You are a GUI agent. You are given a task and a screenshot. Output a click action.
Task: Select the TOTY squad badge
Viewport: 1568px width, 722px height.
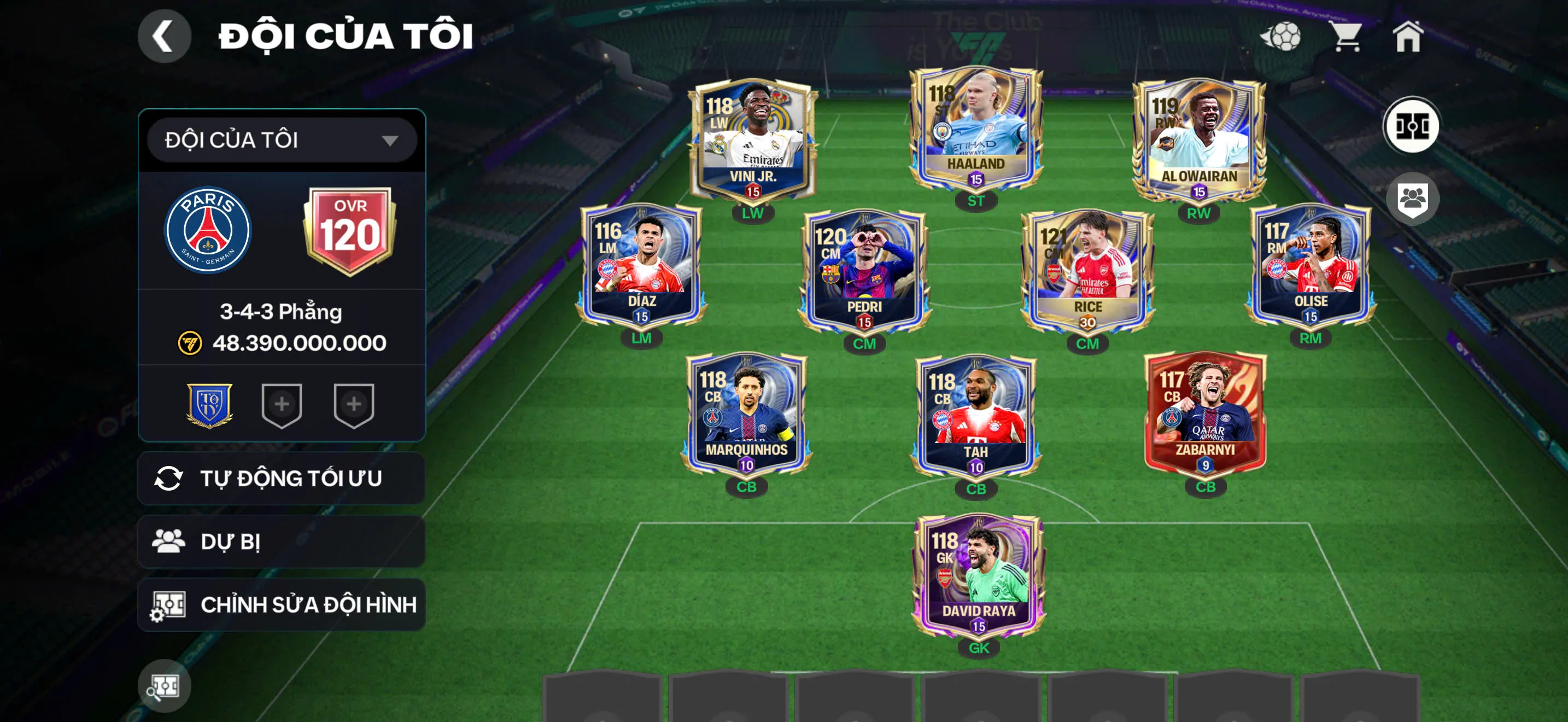click(210, 405)
